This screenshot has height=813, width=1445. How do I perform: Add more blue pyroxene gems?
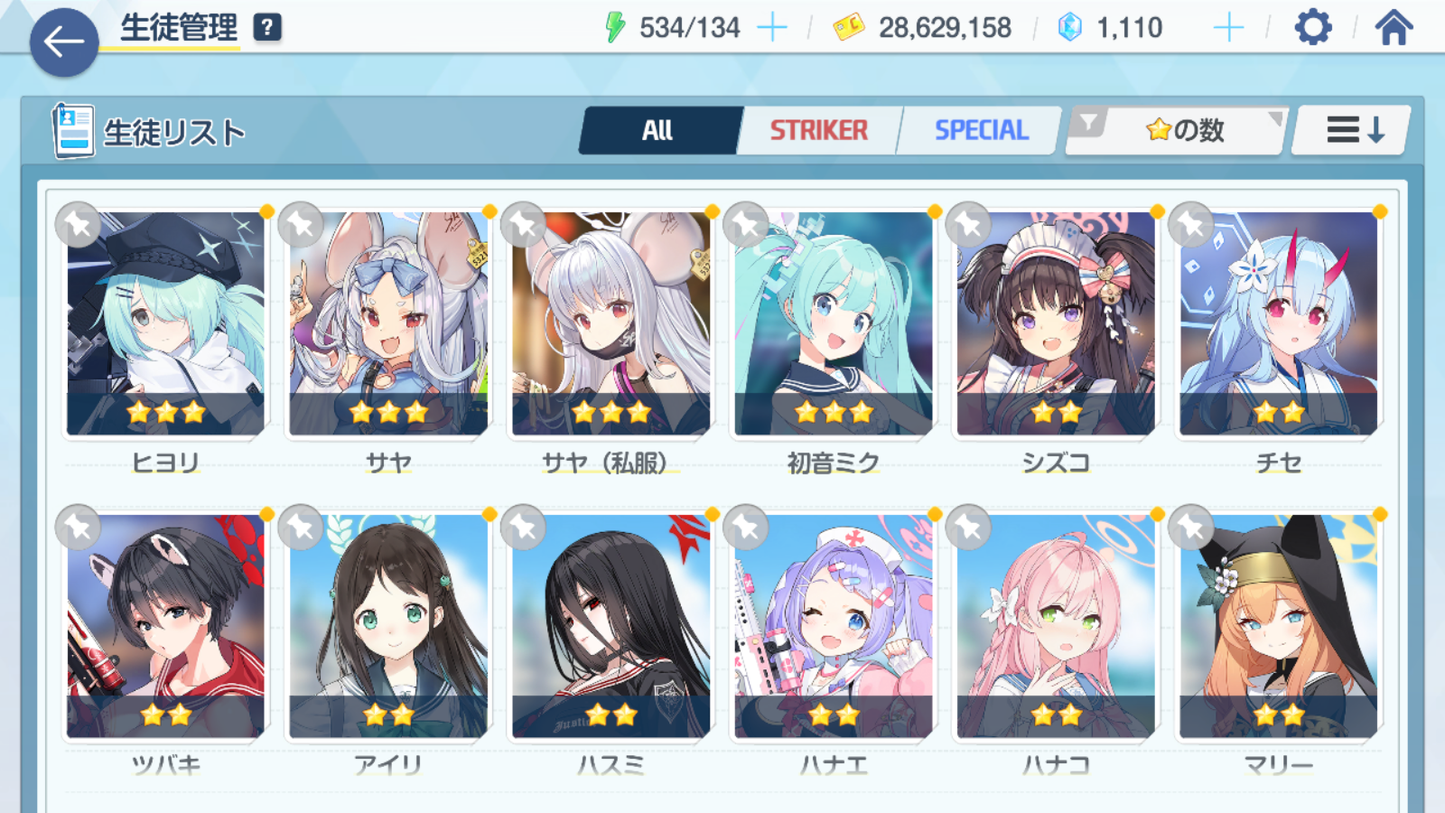1228,28
